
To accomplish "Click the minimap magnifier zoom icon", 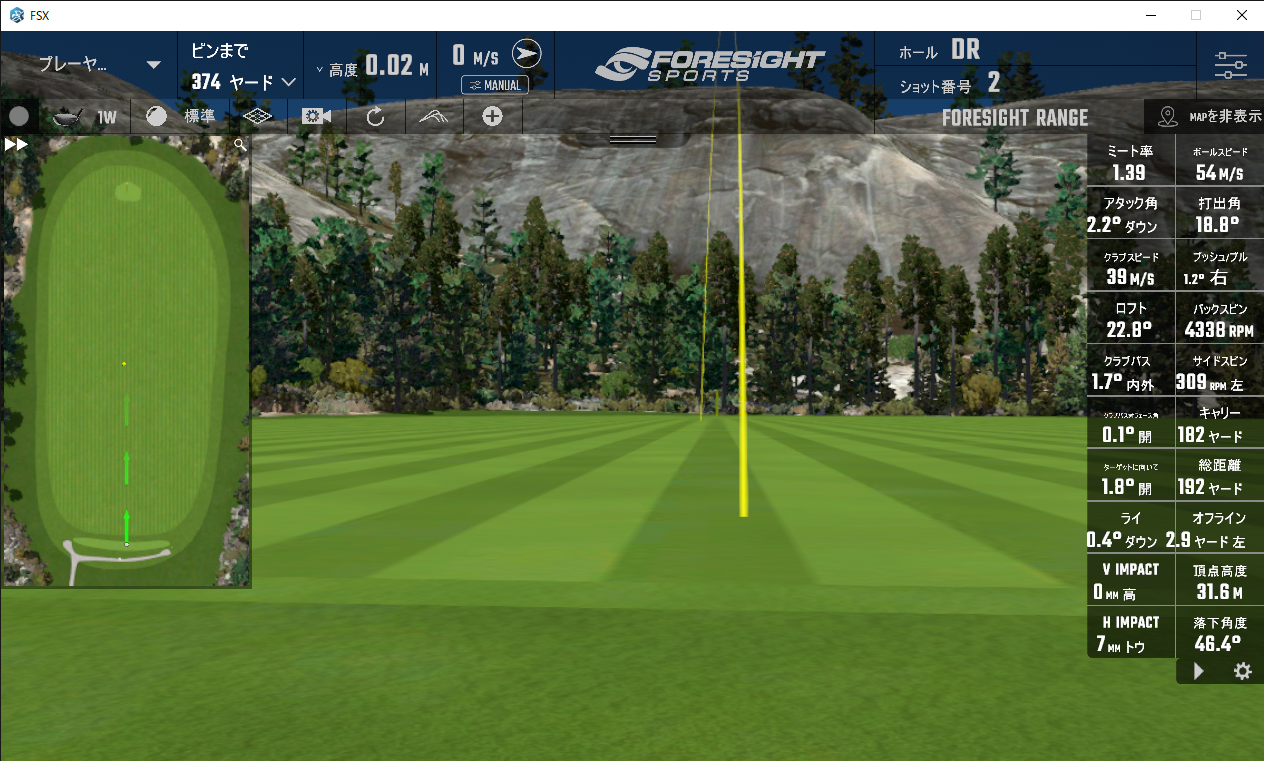I will (x=240, y=144).
